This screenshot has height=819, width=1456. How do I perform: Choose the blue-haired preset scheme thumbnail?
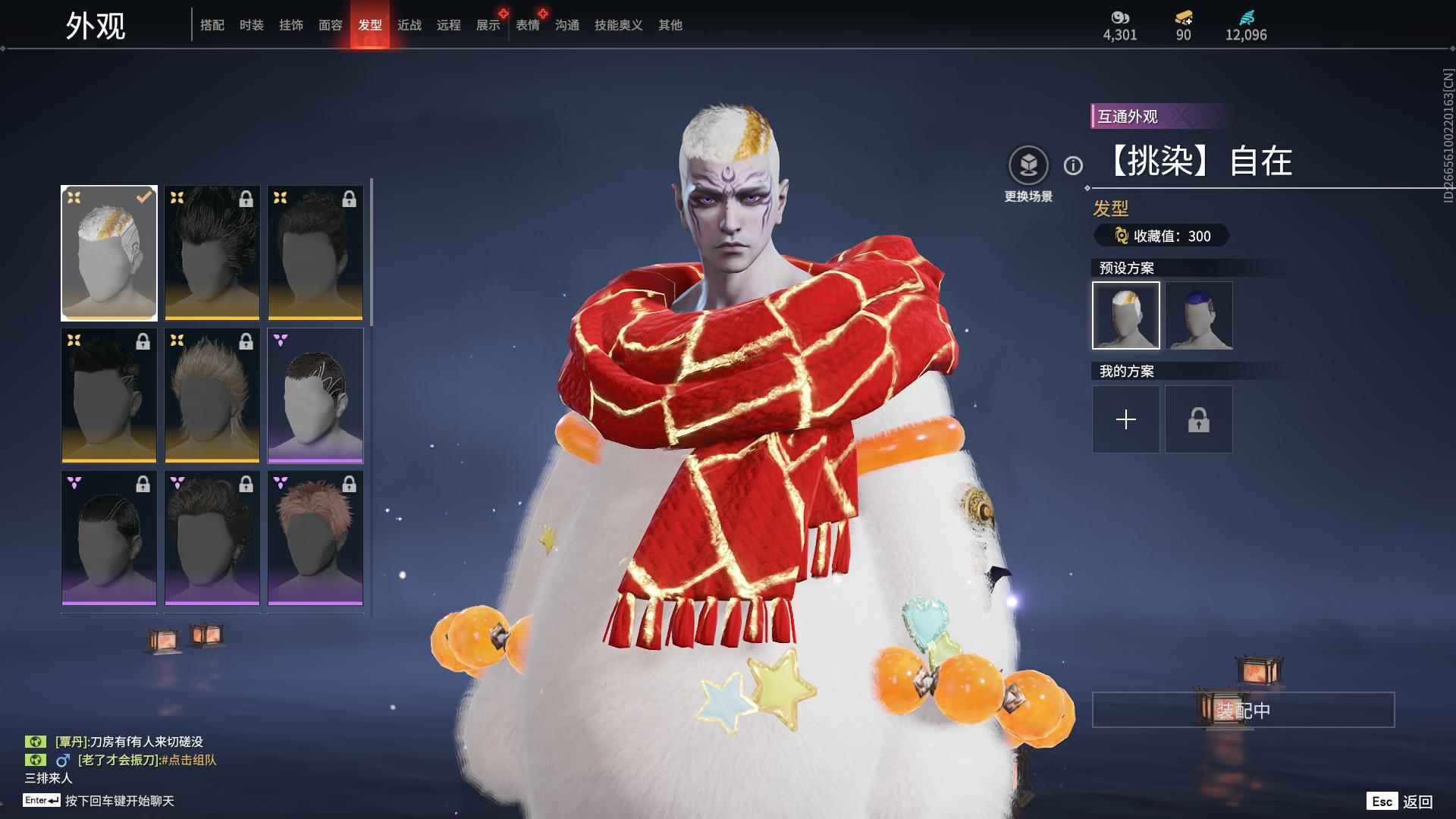click(1199, 315)
